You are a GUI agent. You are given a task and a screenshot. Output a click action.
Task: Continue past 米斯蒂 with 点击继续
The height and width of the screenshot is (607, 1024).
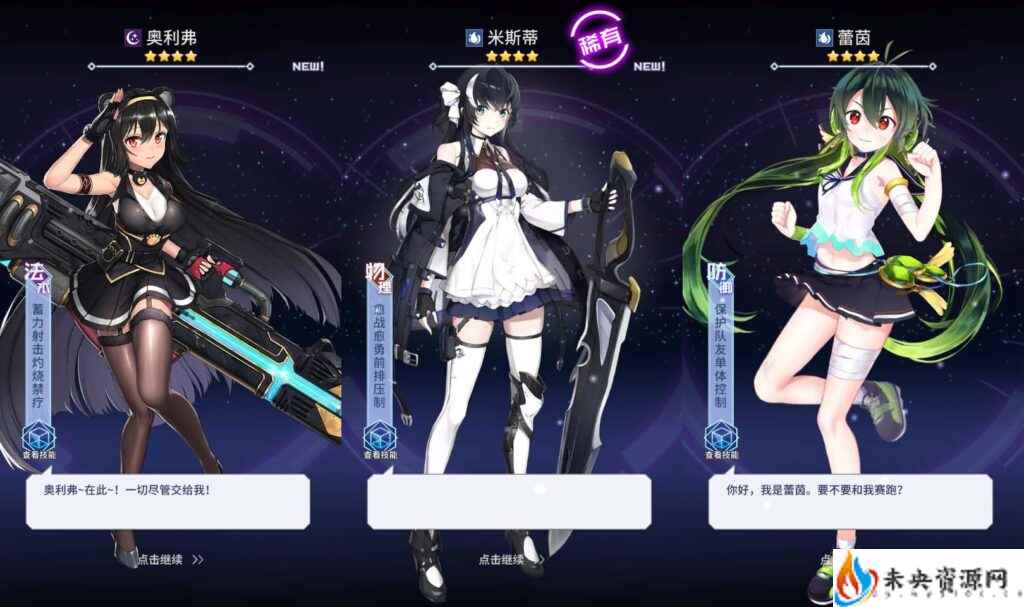[503, 560]
